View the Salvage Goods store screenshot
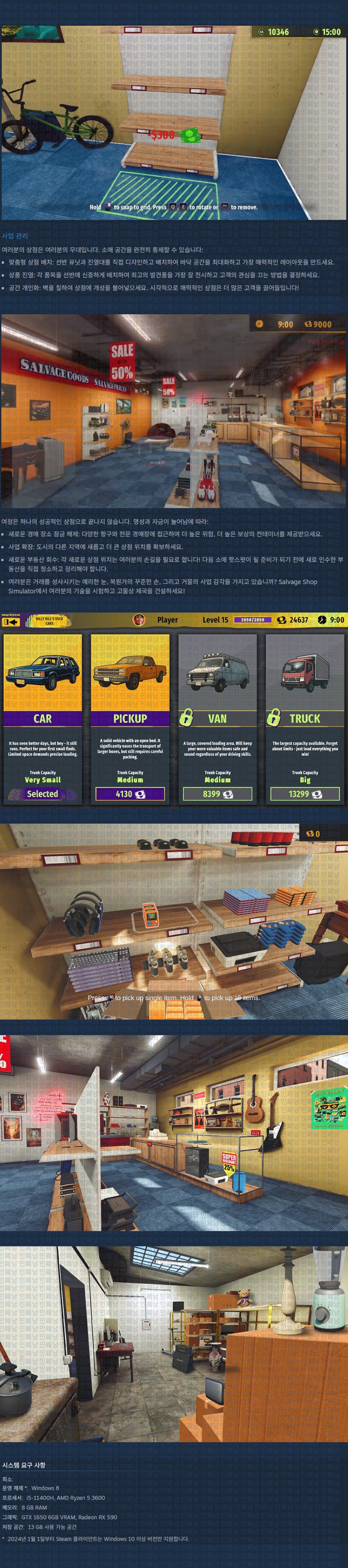 click(x=174, y=411)
